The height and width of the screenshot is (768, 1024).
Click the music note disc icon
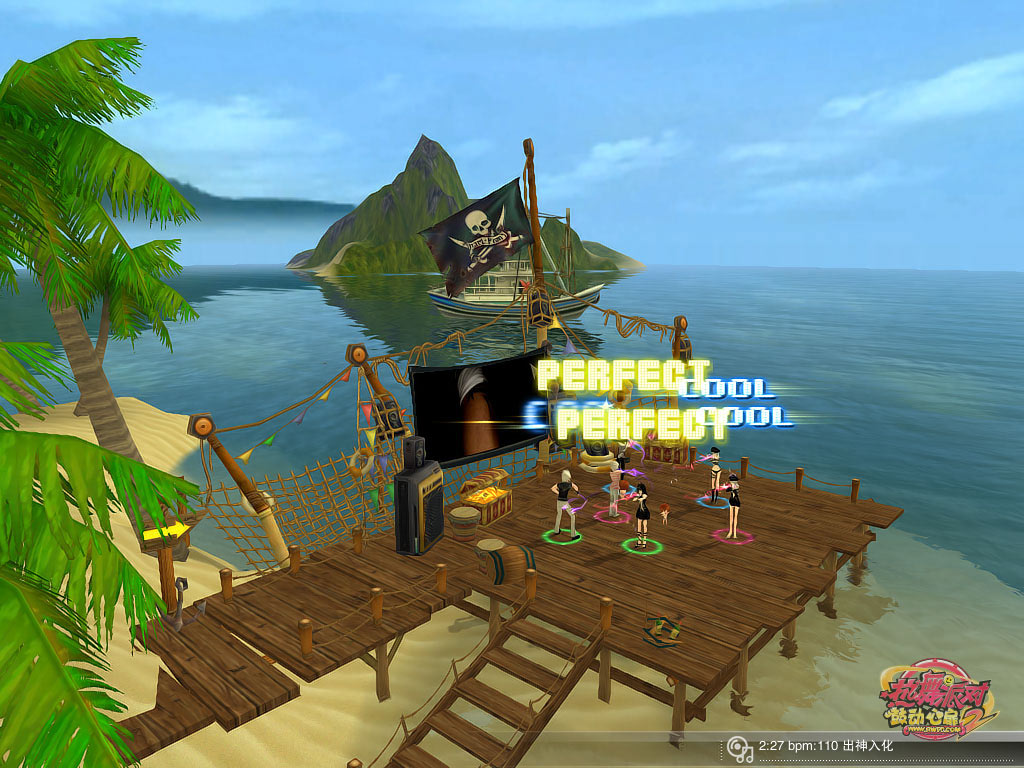pos(739,747)
